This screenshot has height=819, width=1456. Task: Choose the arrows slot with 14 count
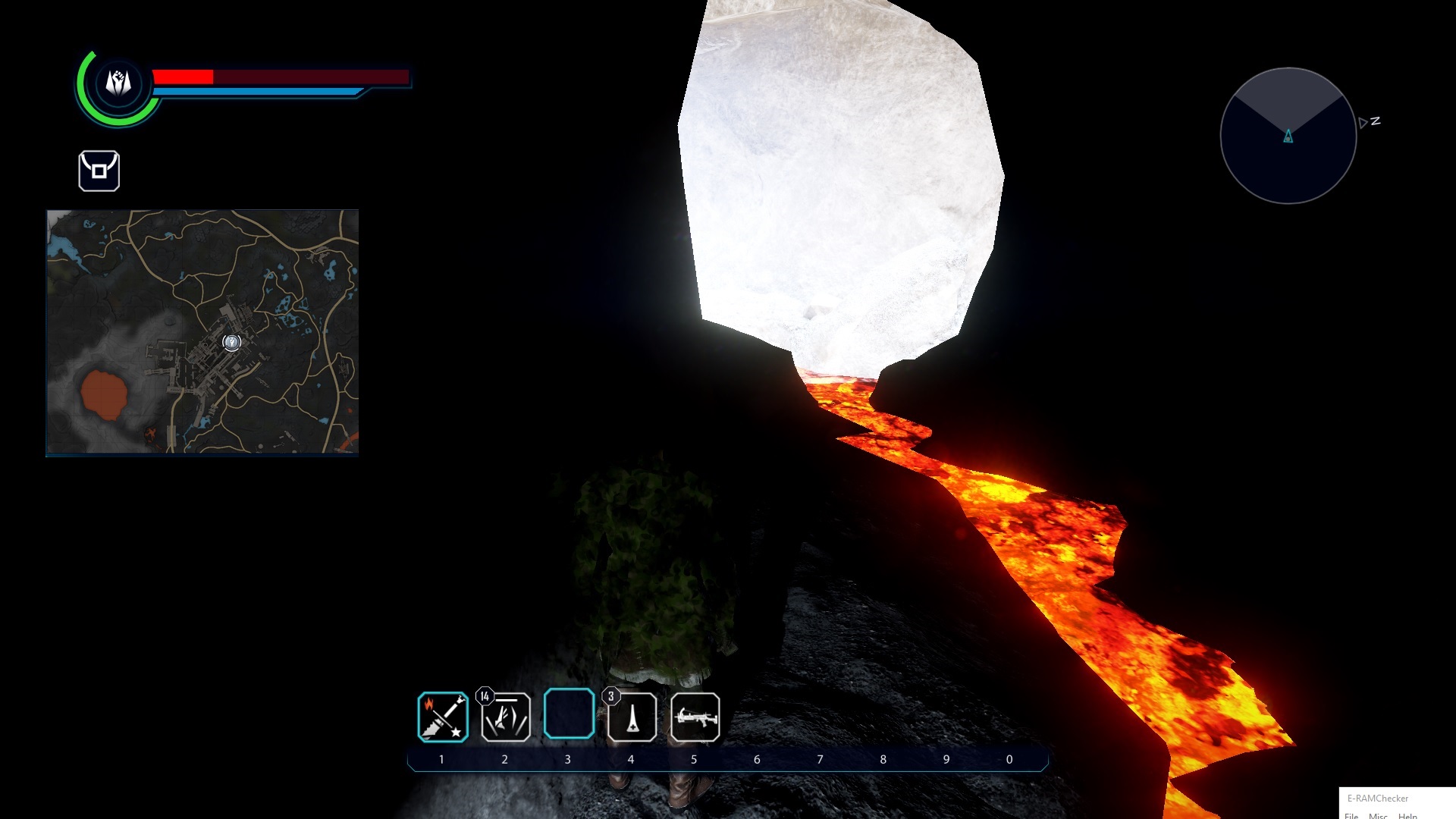tap(506, 717)
